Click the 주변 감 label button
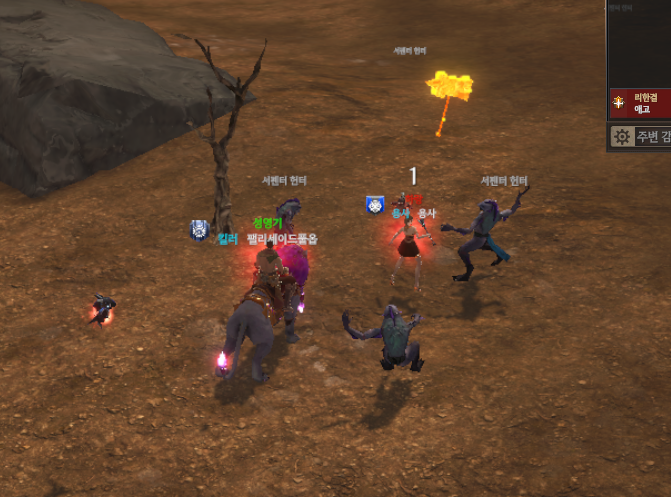 [653, 137]
